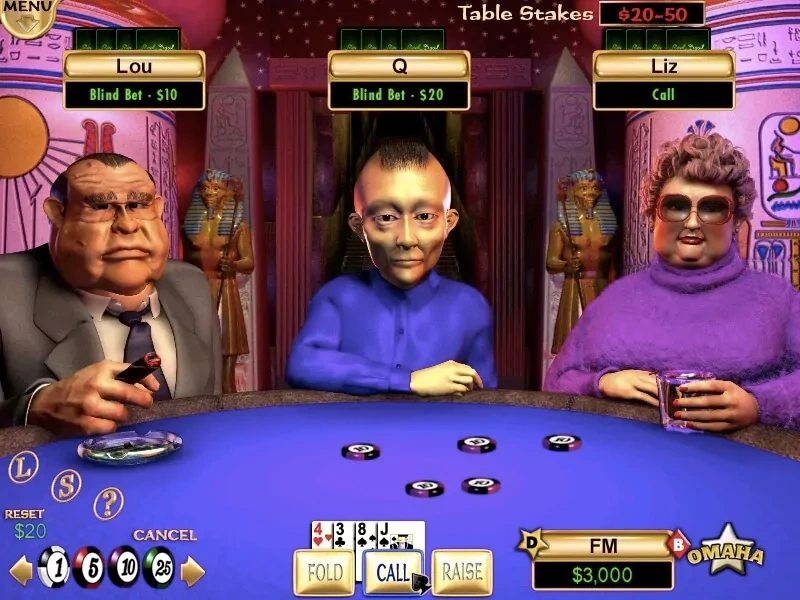Select the $1 chip
The image size is (800, 600).
(53, 568)
